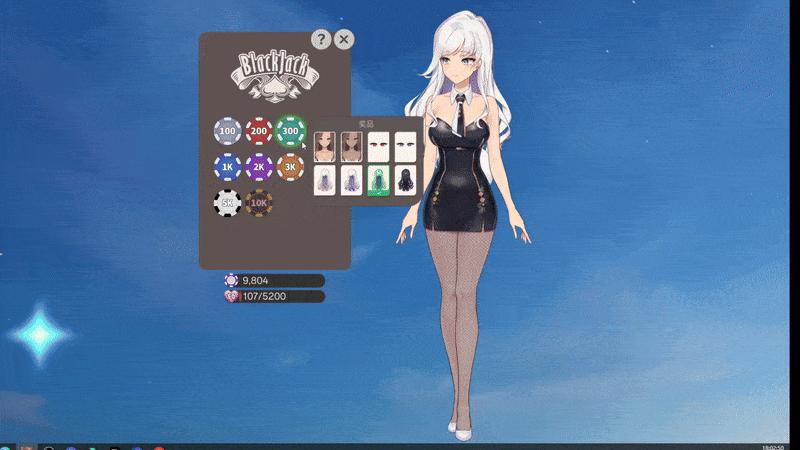Choose the dimmed 10K chip
800x450 pixels.
259,203
